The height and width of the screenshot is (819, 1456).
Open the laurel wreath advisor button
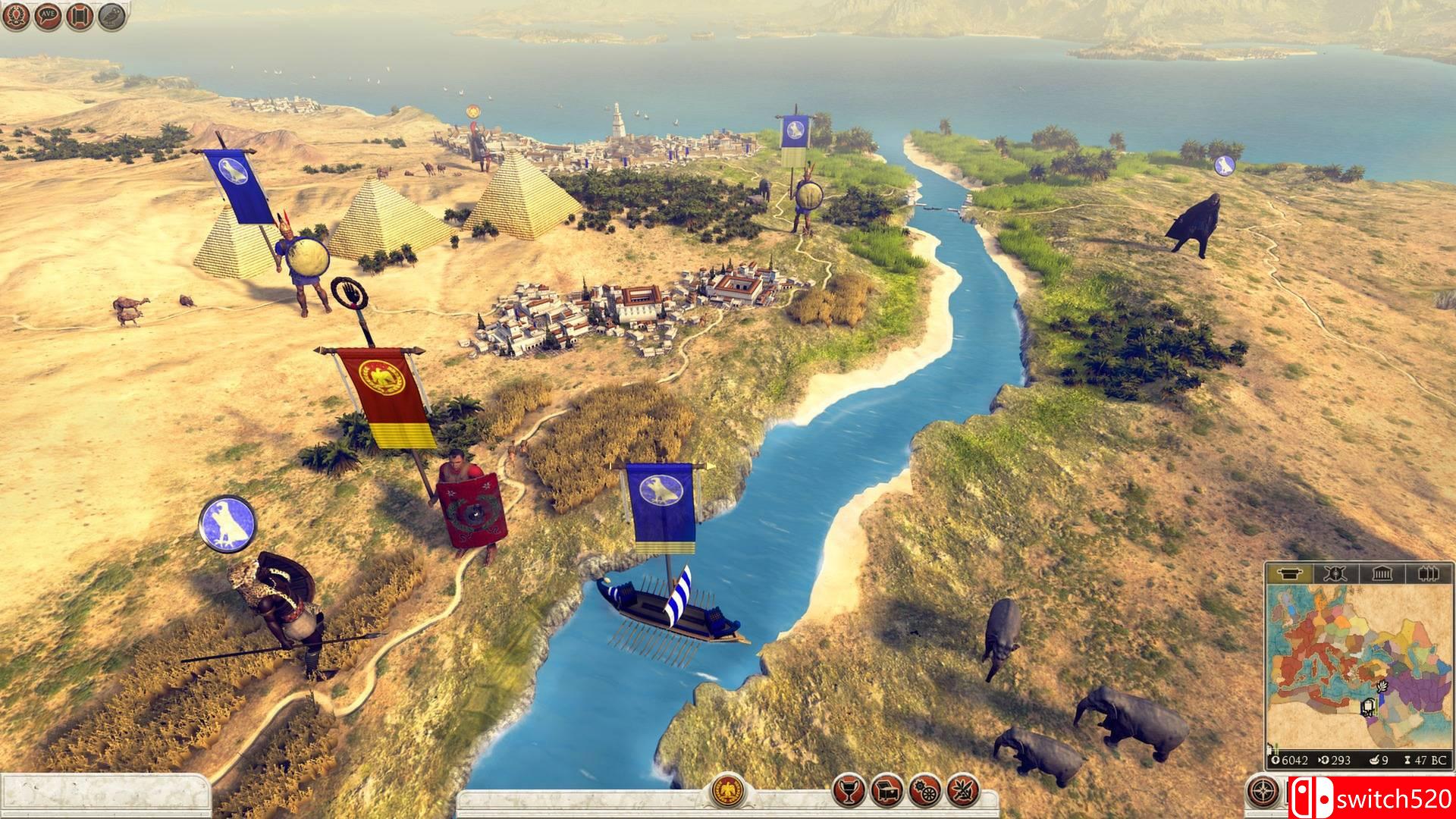tap(17, 15)
